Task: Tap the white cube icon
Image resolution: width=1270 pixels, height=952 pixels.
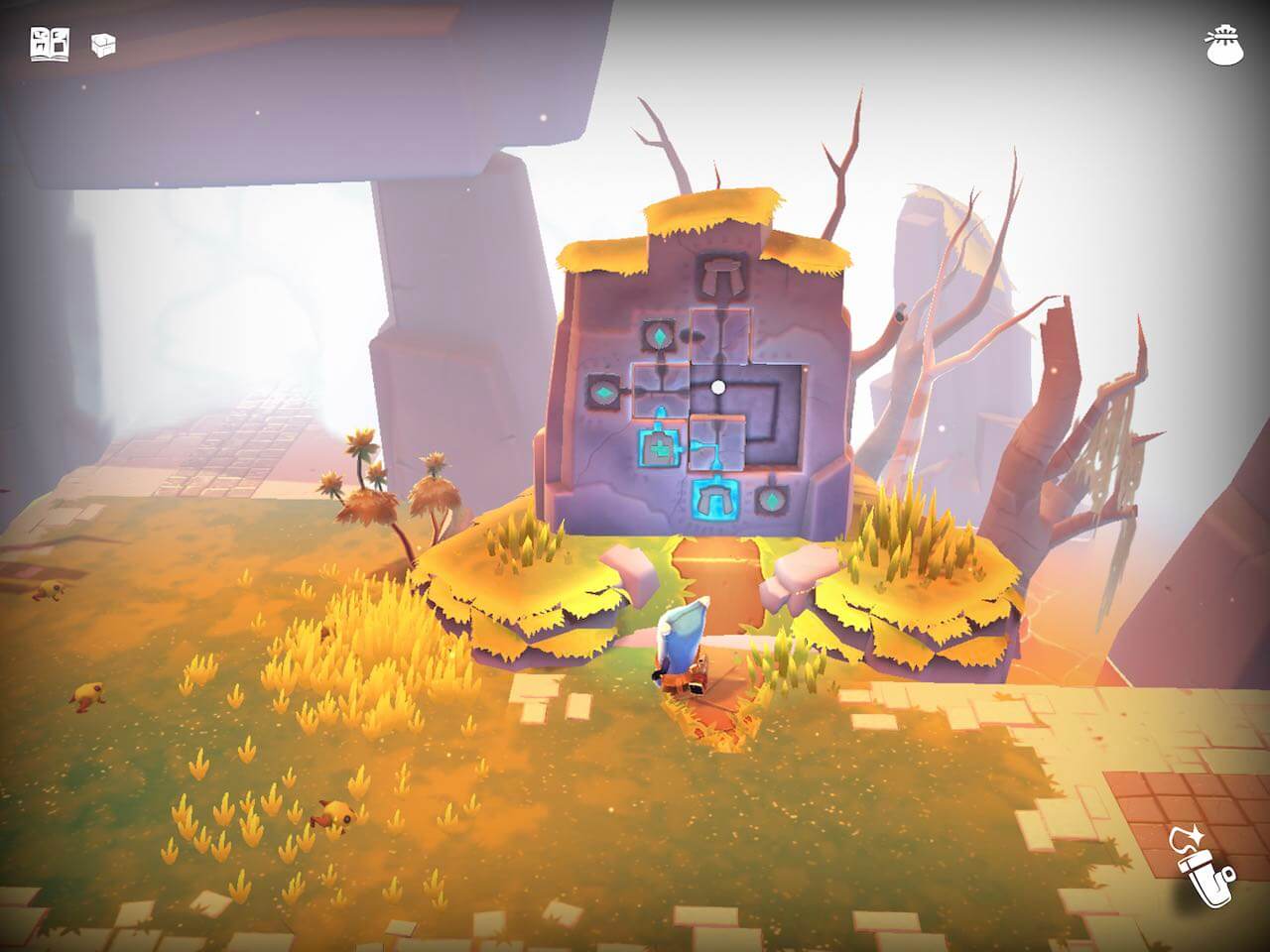Action: pos(103,45)
